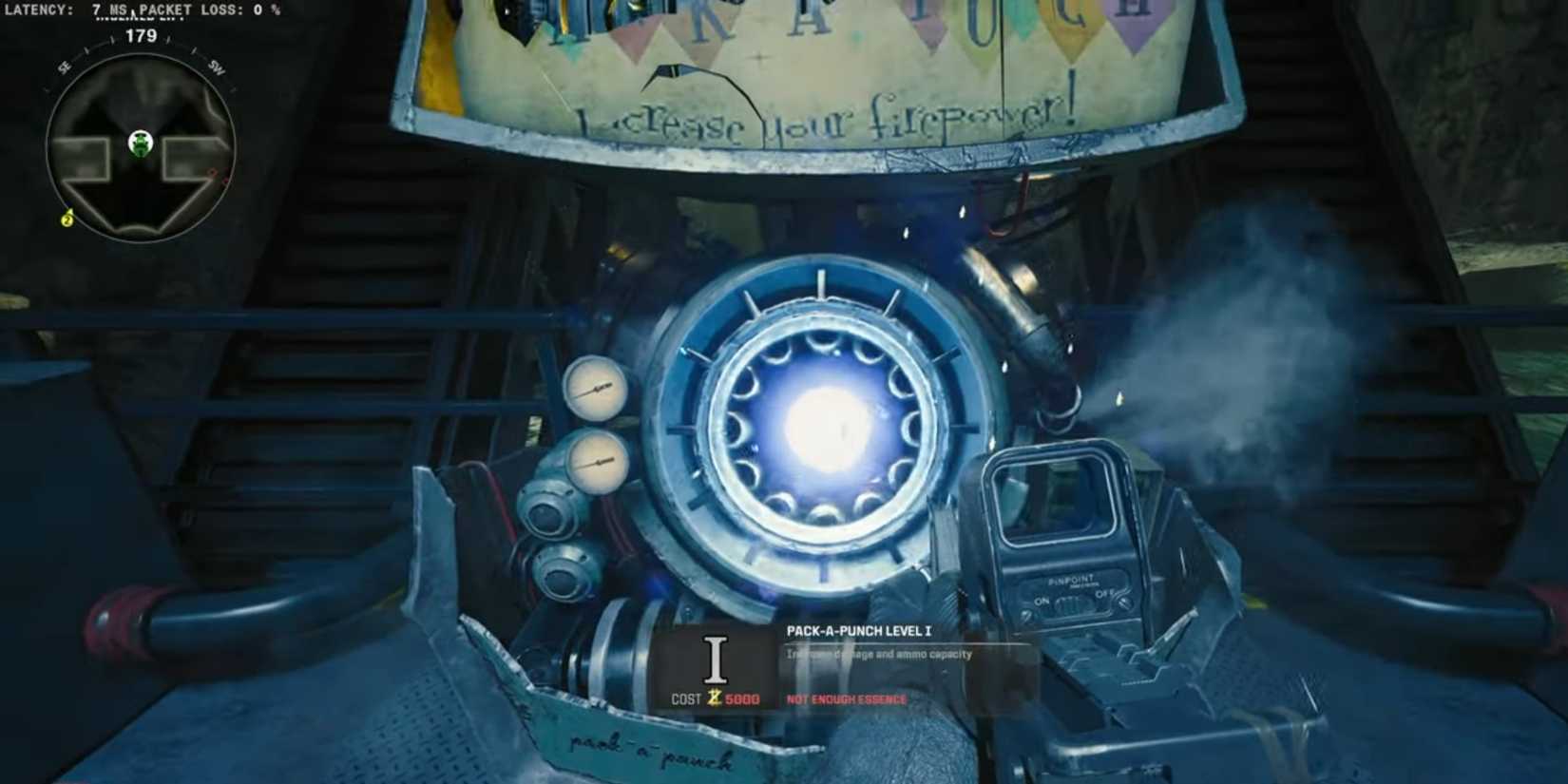
Task: Click the Increase damage and ammo capacity description
Action: coord(876,655)
